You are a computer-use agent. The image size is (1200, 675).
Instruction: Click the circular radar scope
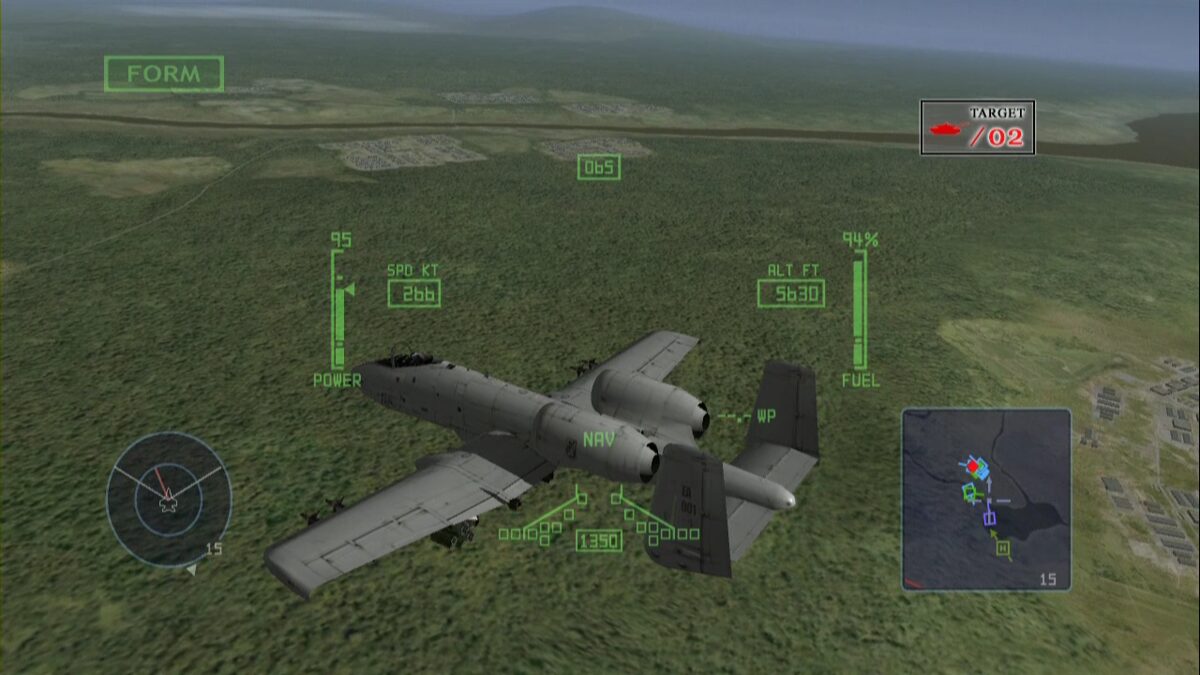168,497
